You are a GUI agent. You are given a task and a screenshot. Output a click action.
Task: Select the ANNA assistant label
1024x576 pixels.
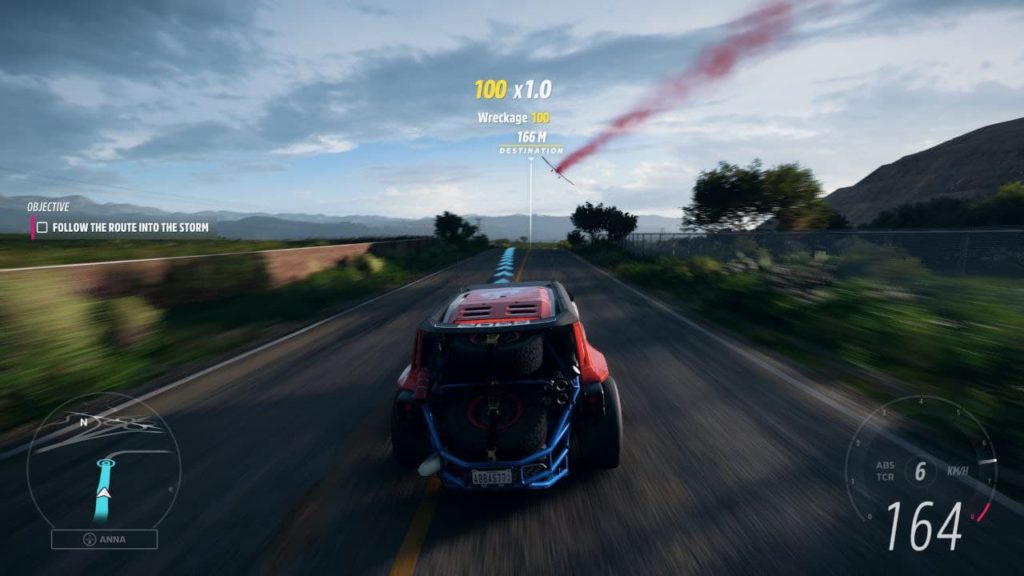pyautogui.click(x=104, y=539)
